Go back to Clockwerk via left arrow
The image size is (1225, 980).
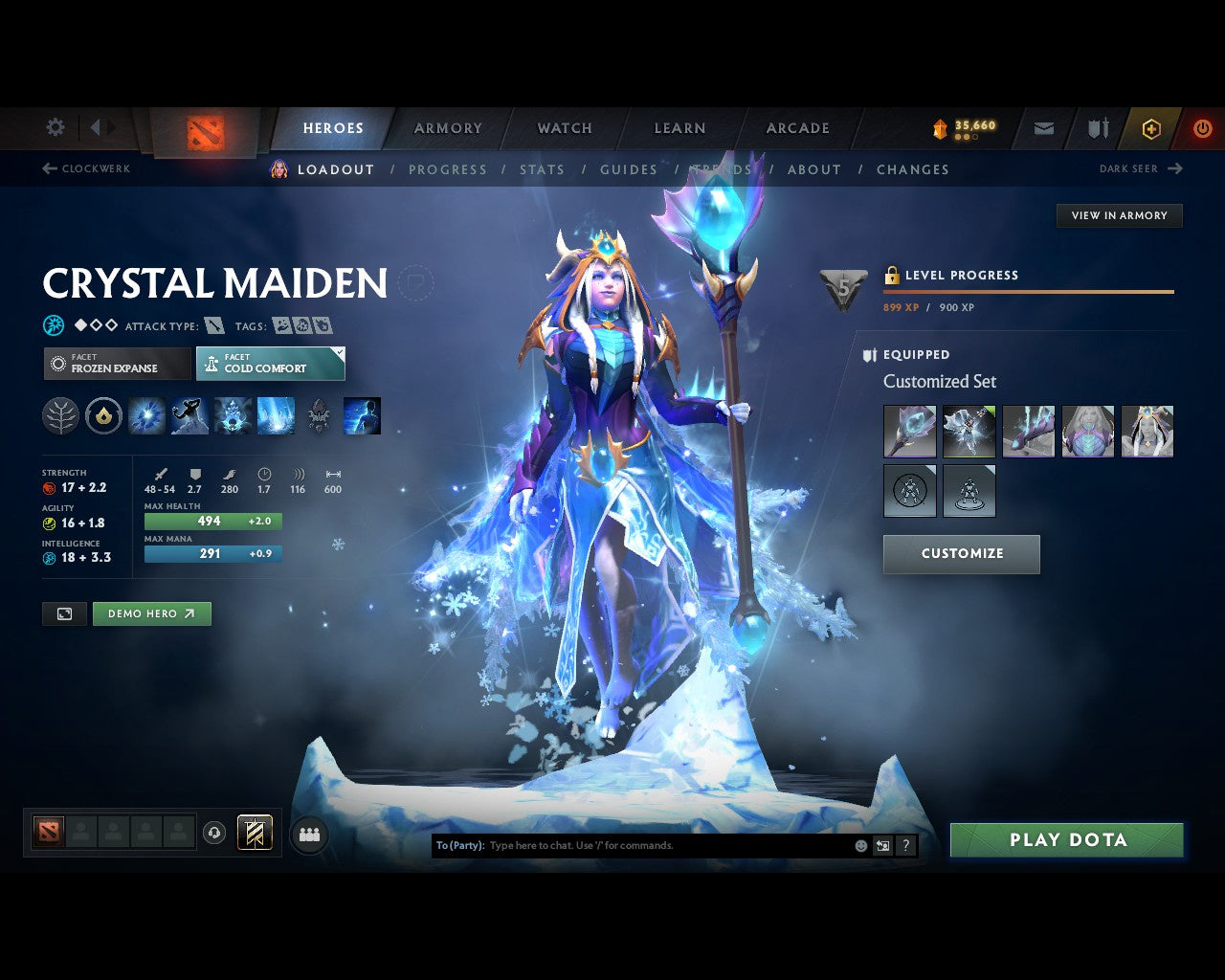tap(48, 168)
